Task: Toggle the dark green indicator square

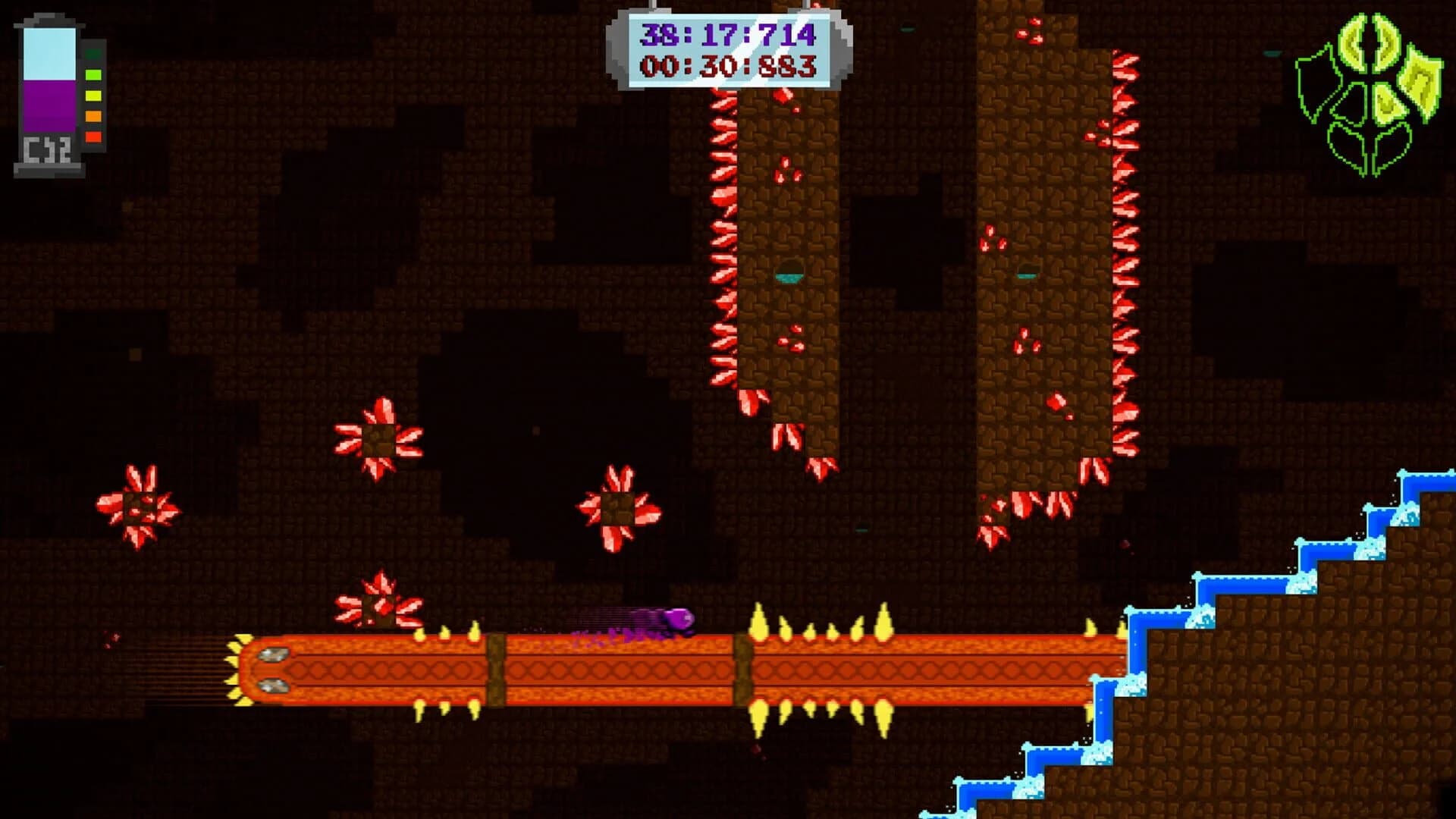Action: (x=93, y=54)
